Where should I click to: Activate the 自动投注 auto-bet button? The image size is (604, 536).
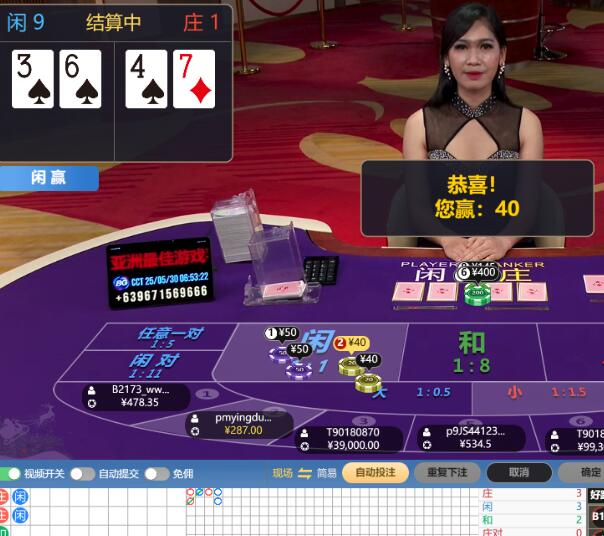tap(375, 472)
